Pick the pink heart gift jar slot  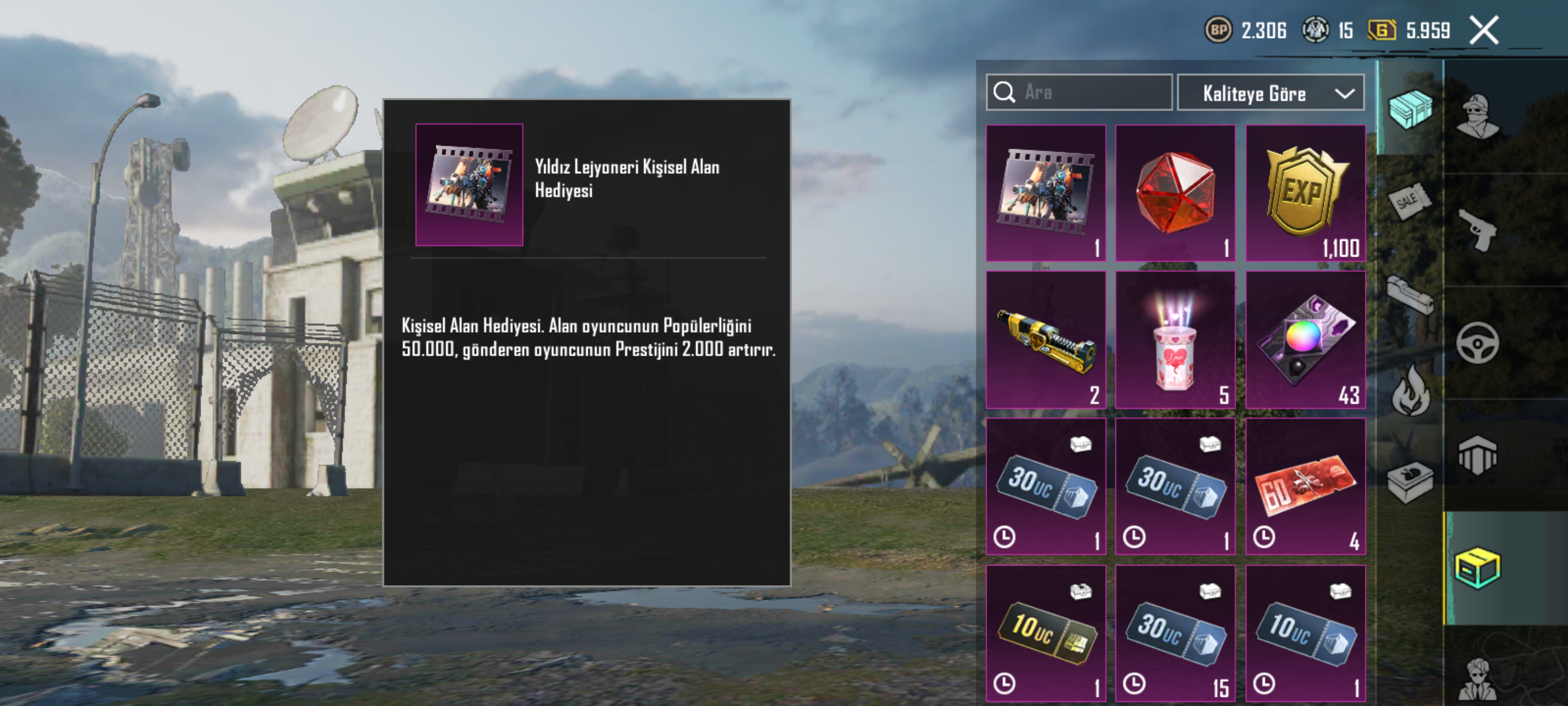point(1175,340)
